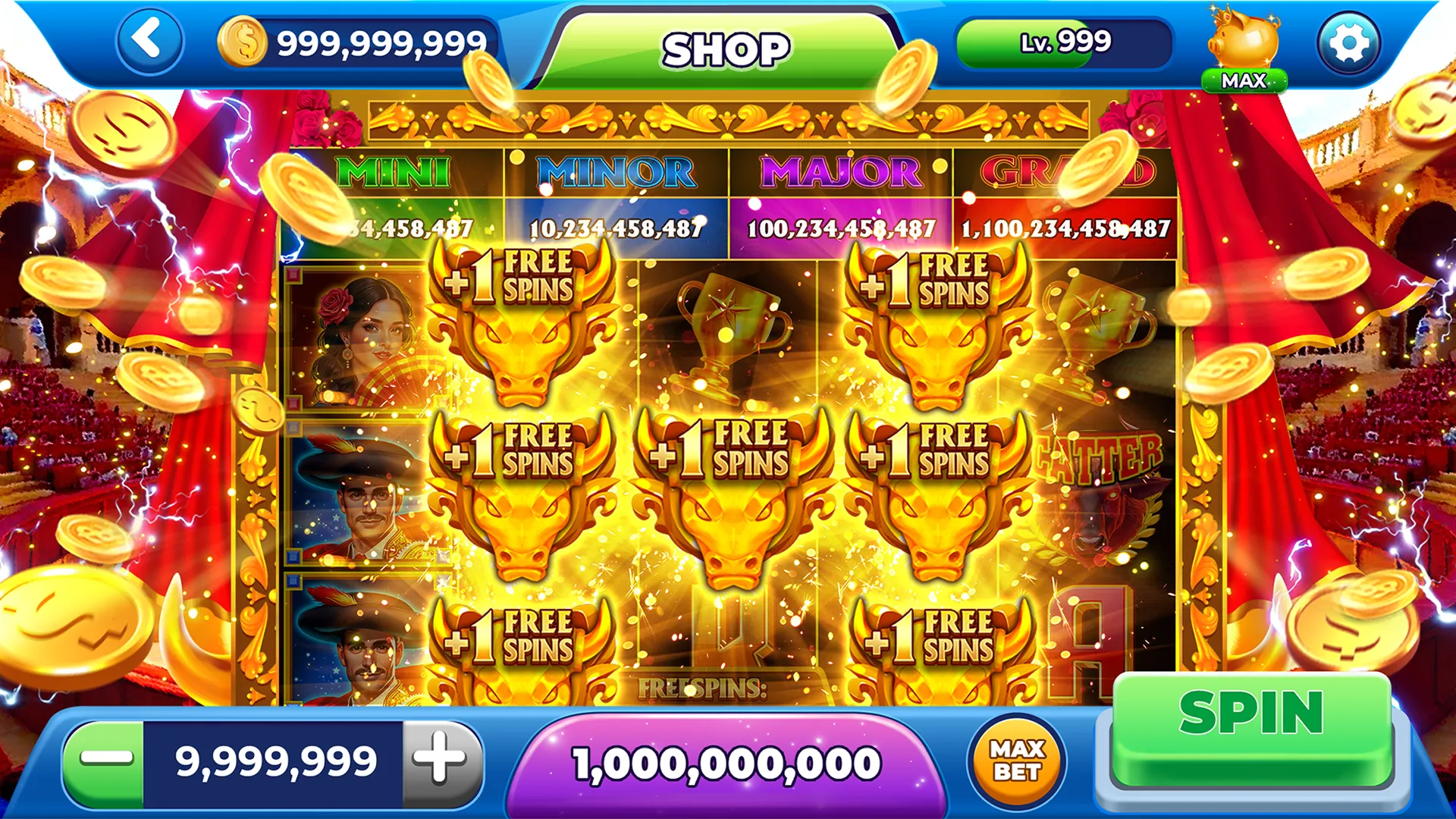1456x819 pixels.
Task: Hit the green SPIN button
Action: tap(1251, 728)
